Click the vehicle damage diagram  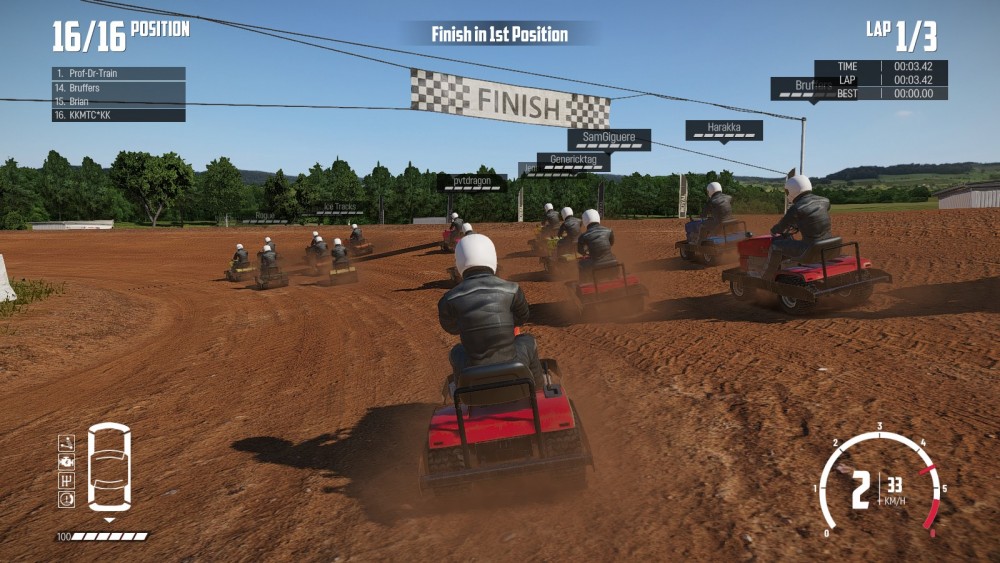pyautogui.click(x=109, y=467)
